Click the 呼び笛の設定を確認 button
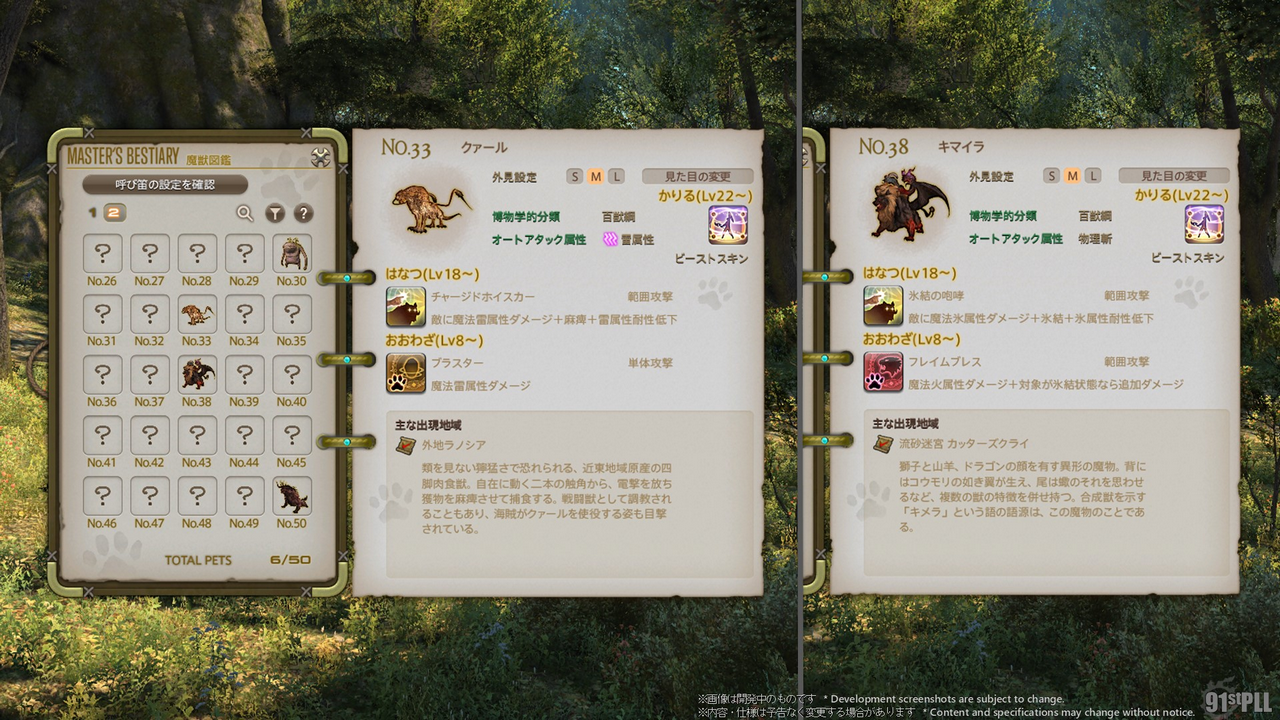The width and height of the screenshot is (1280, 720). coord(165,184)
